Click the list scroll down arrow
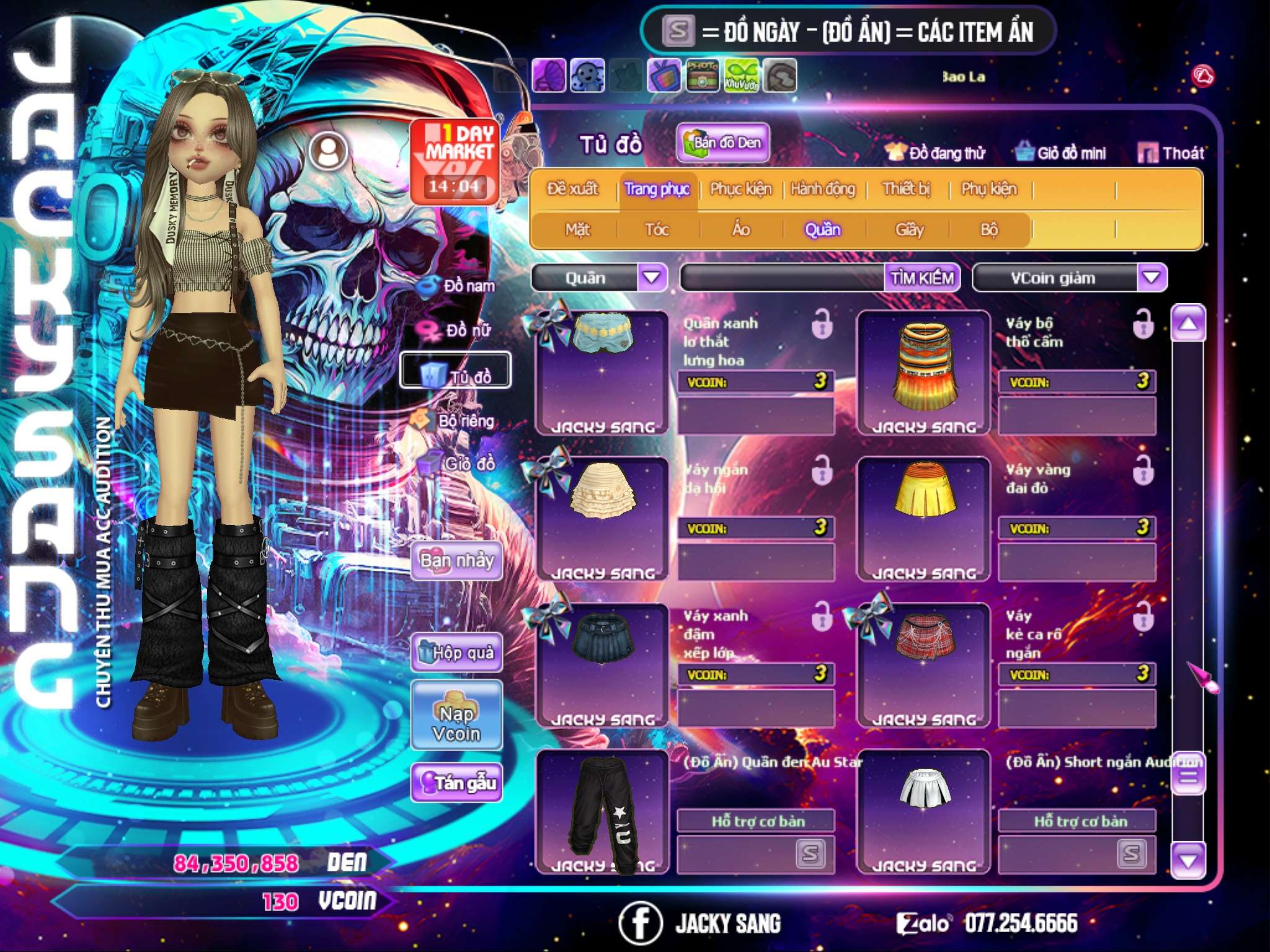Image resolution: width=1270 pixels, height=952 pixels. tap(1188, 860)
